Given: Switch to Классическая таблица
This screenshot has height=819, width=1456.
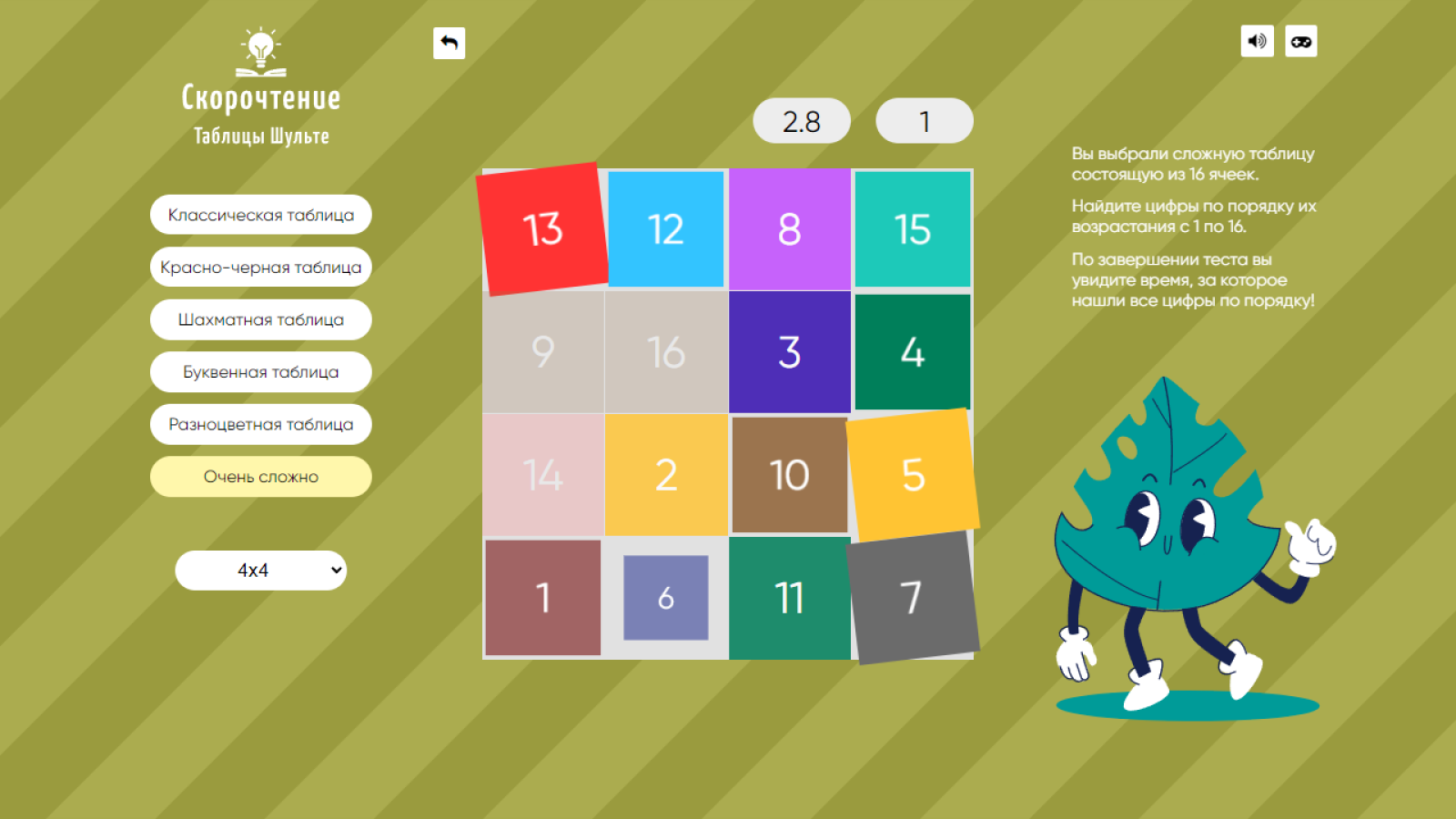Looking at the screenshot, I should coord(260,215).
